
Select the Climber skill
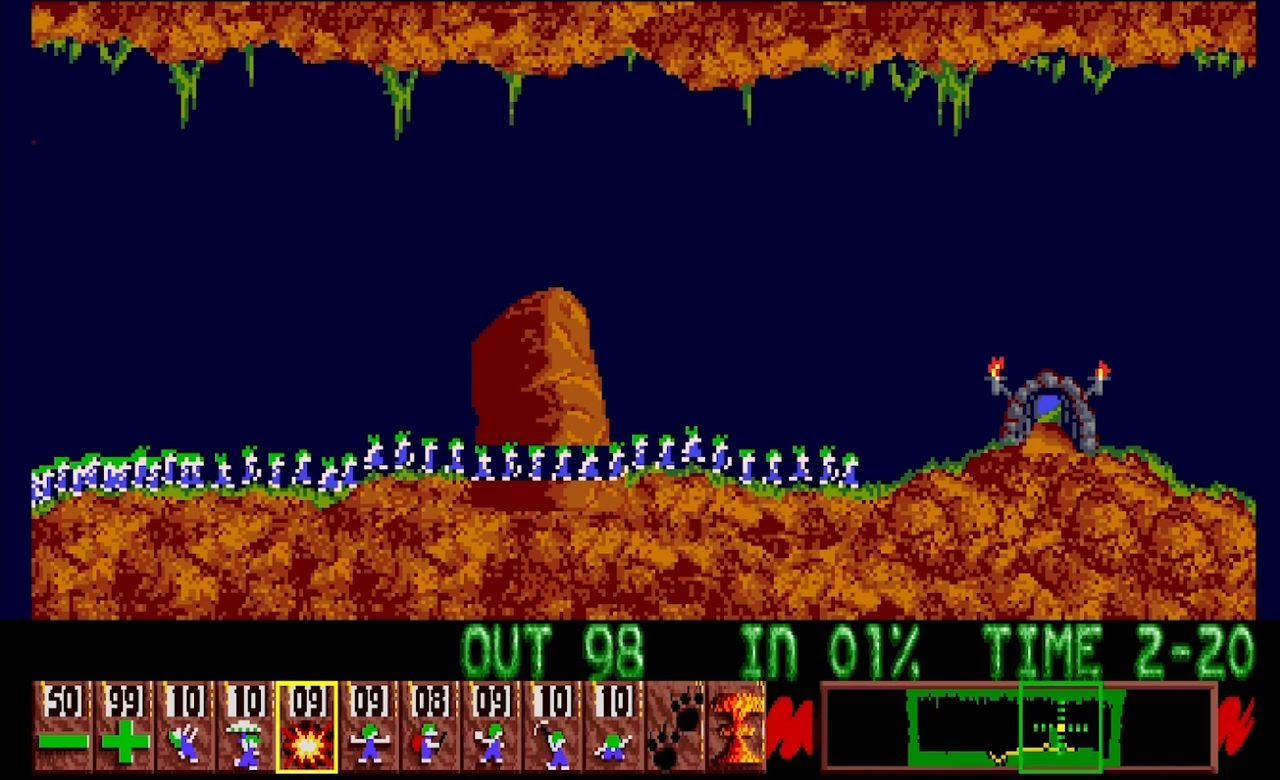185,727
